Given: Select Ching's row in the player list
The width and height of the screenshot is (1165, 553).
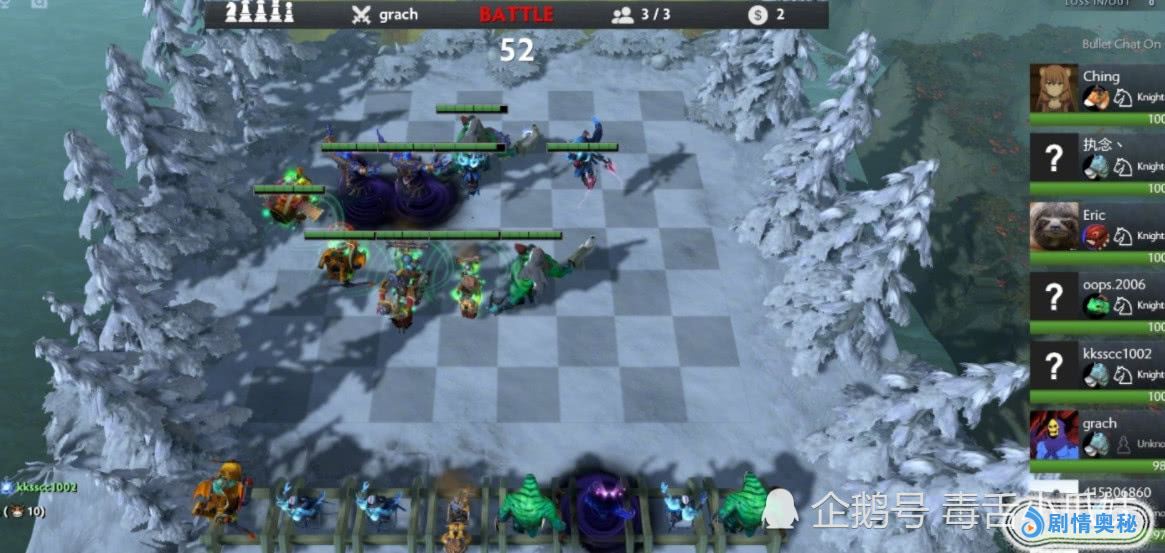Looking at the screenshot, I should click(1097, 90).
